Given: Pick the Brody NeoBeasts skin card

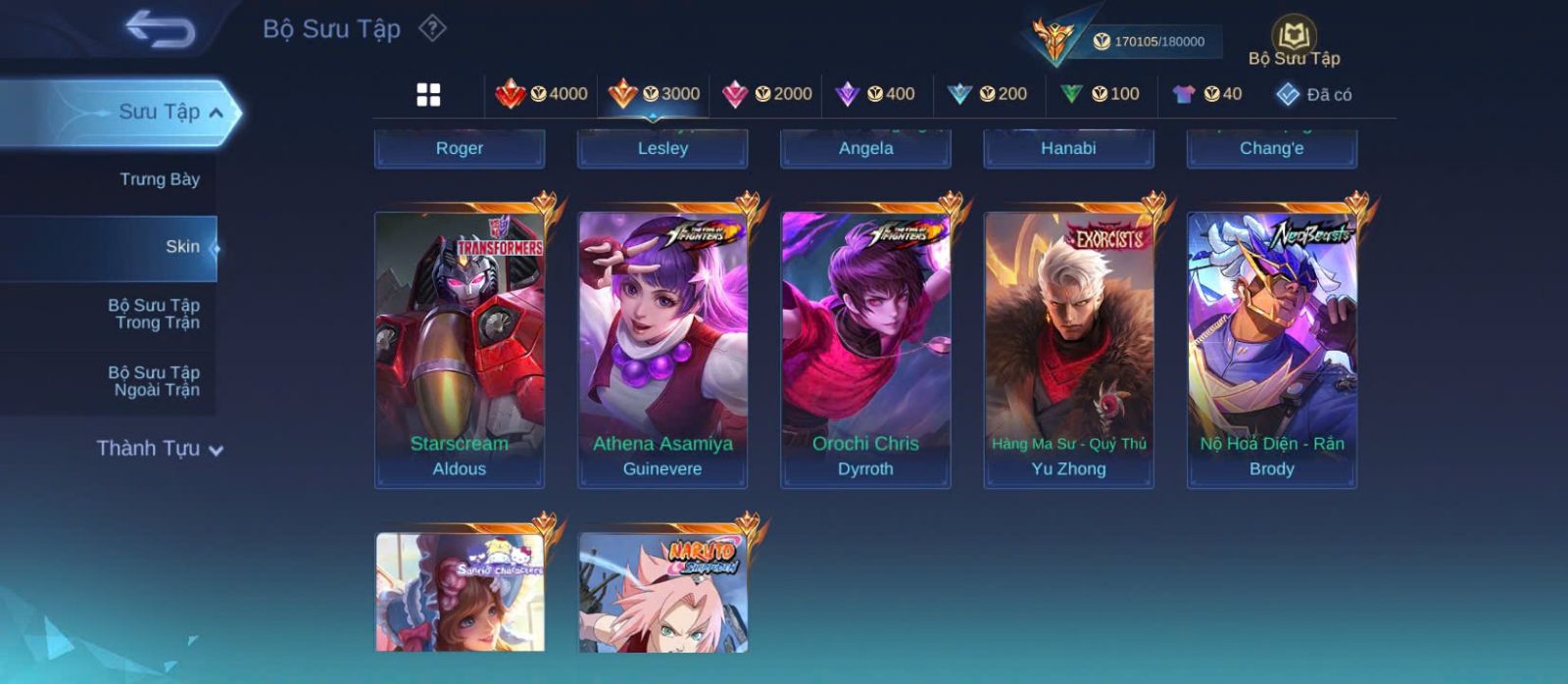Looking at the screenshot, I should point(1271,349).
